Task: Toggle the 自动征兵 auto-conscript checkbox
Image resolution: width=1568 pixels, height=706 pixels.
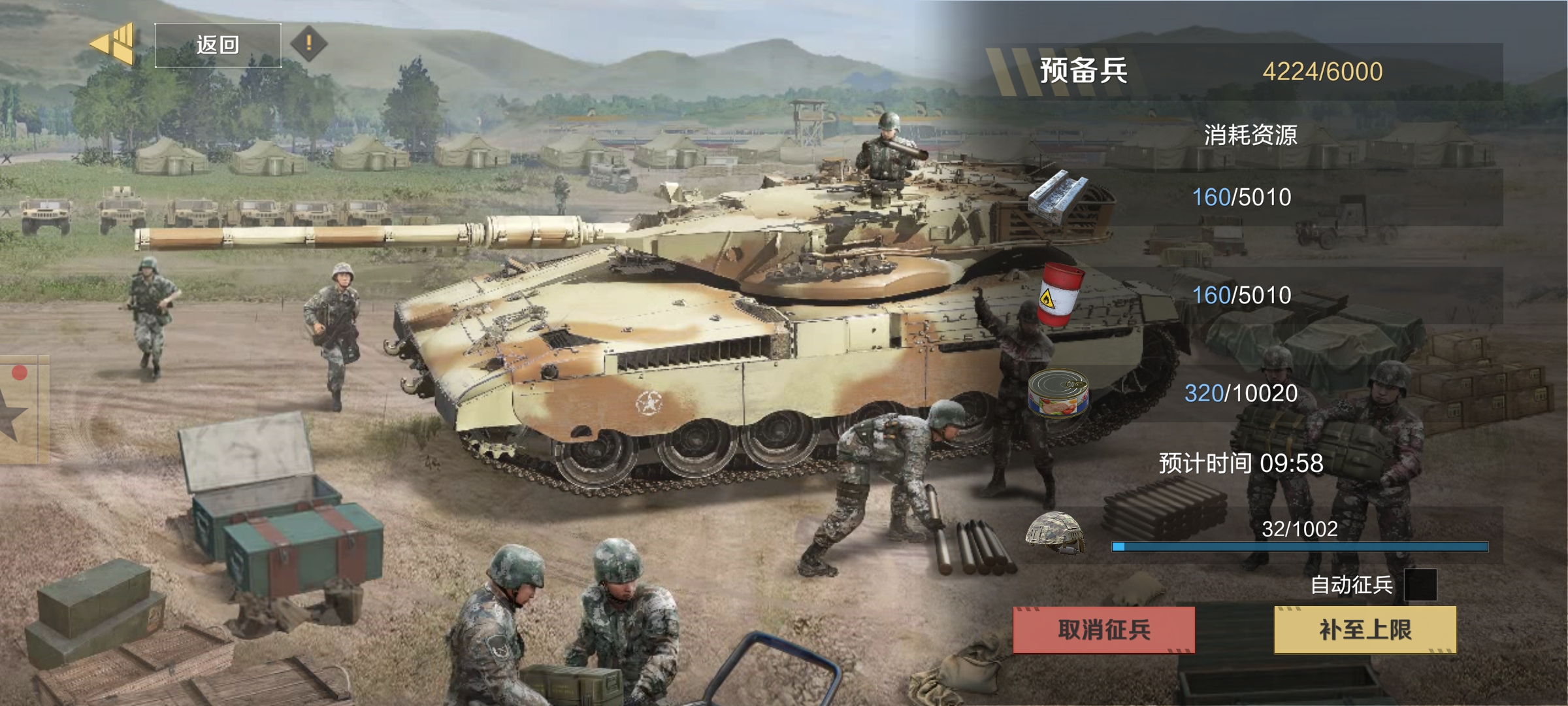Action: pos(1420,584)
